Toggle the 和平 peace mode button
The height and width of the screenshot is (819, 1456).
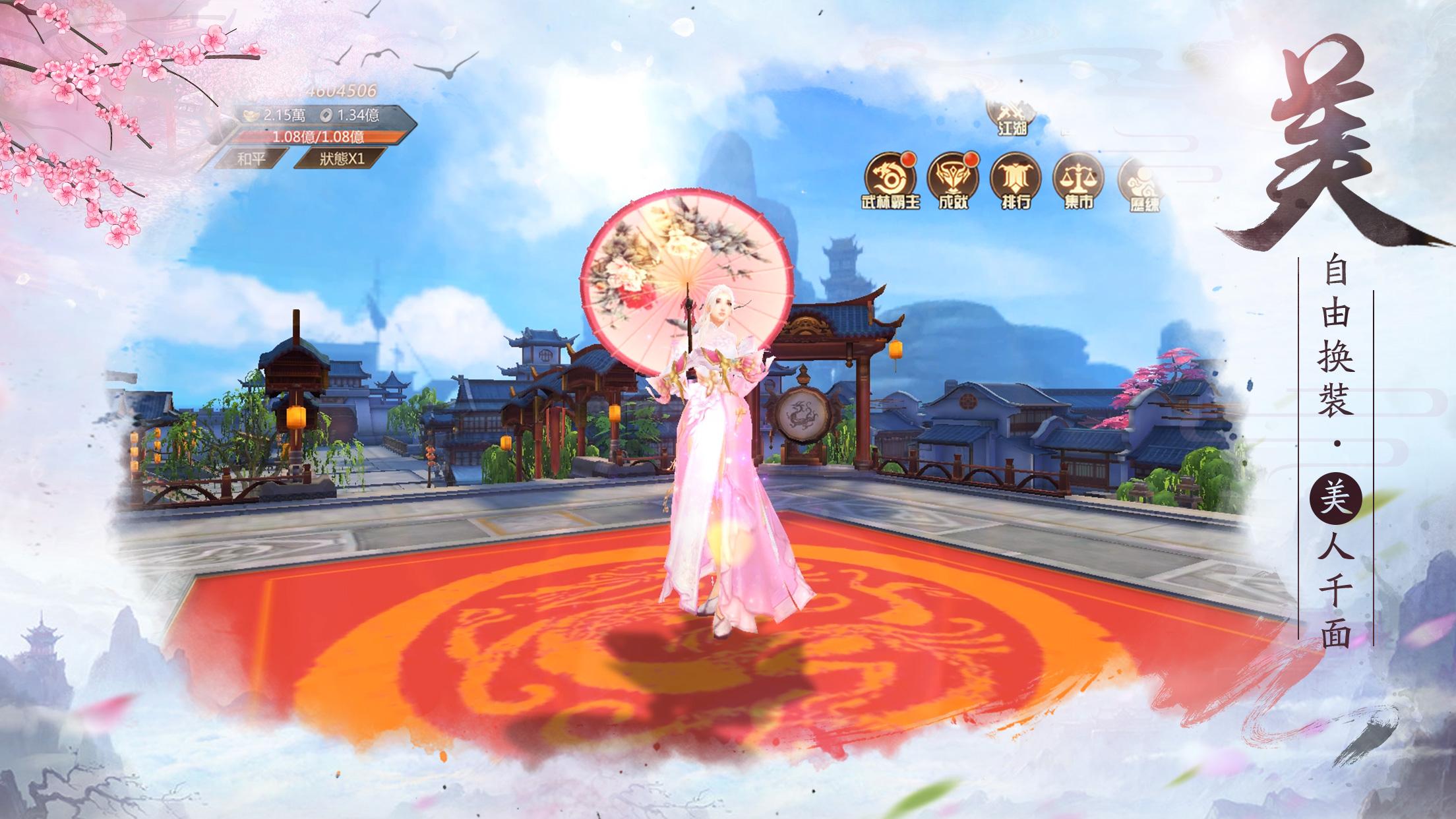(253, 158)
